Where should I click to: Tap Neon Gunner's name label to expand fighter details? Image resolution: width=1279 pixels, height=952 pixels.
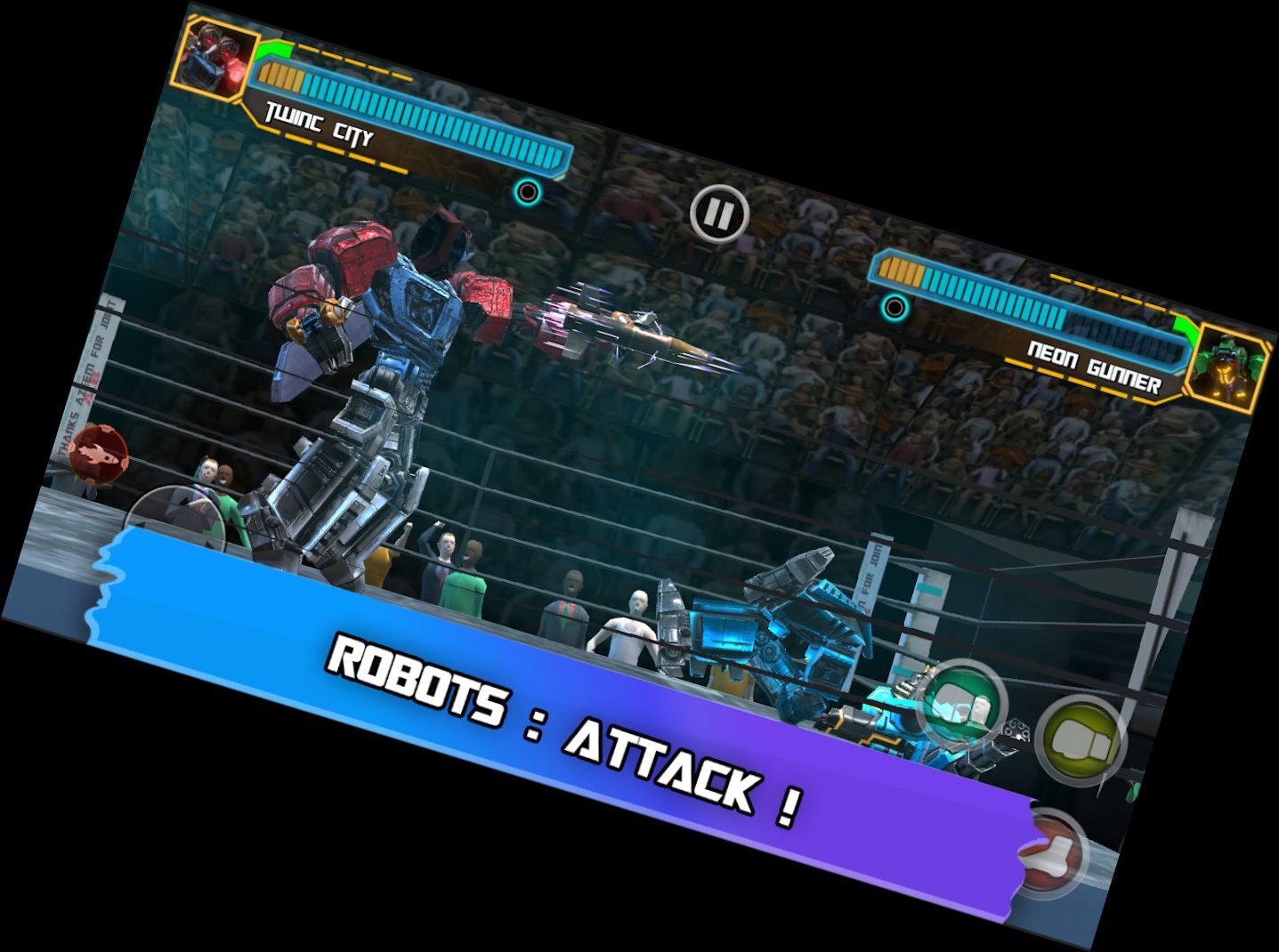point(1096,360)
